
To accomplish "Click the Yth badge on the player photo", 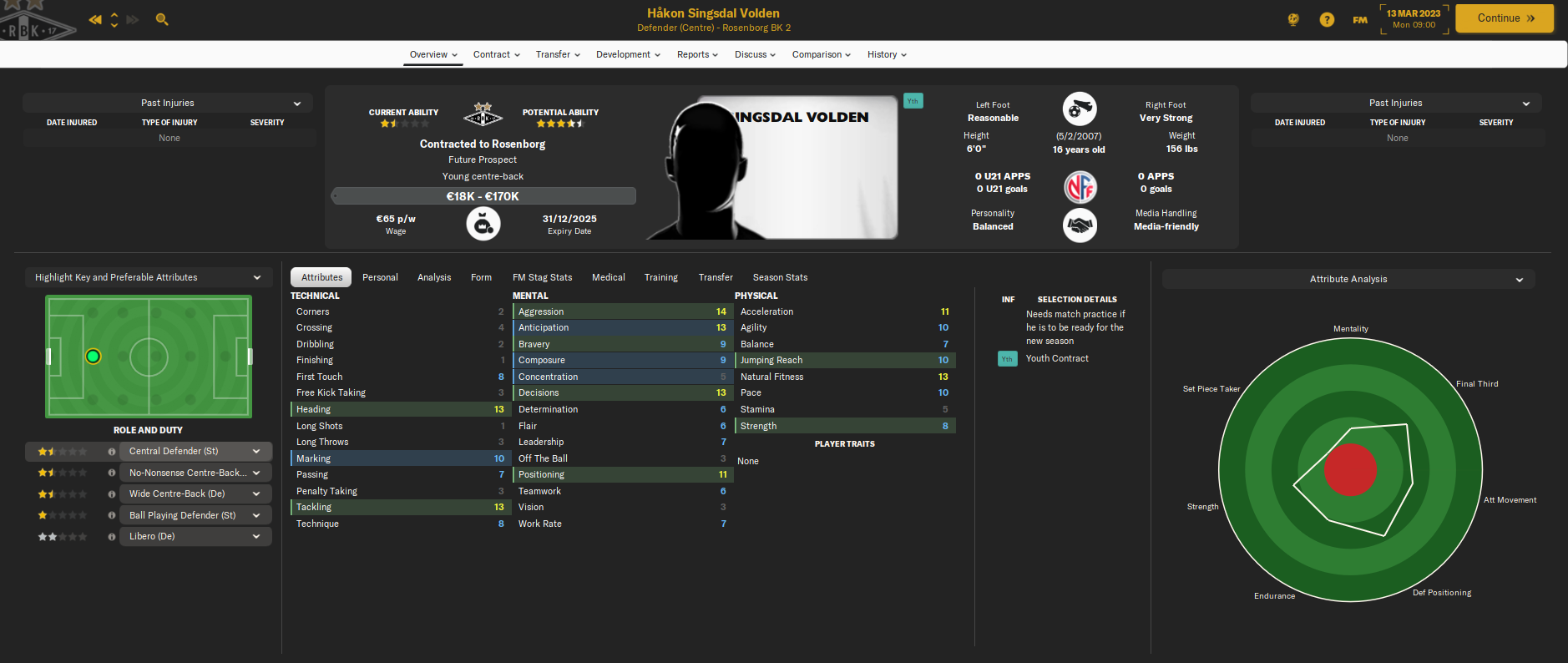I will coord(913,99).
